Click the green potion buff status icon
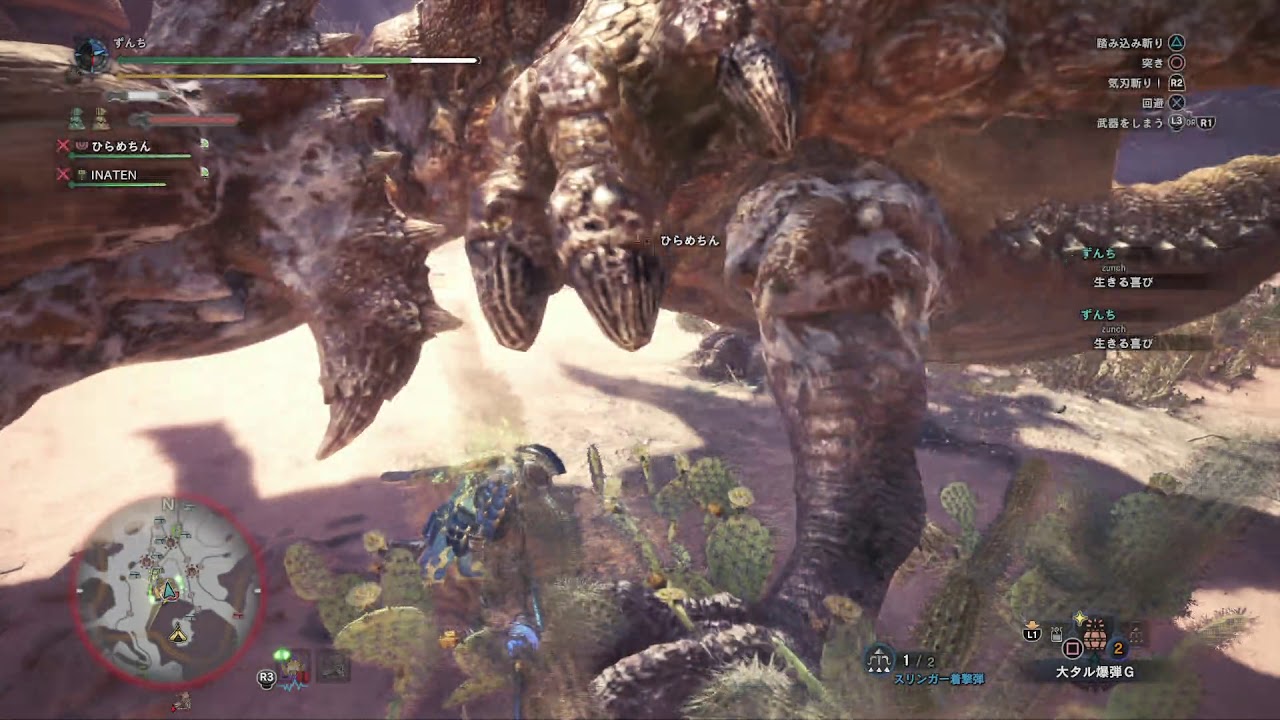 click(x=77, y=120)
